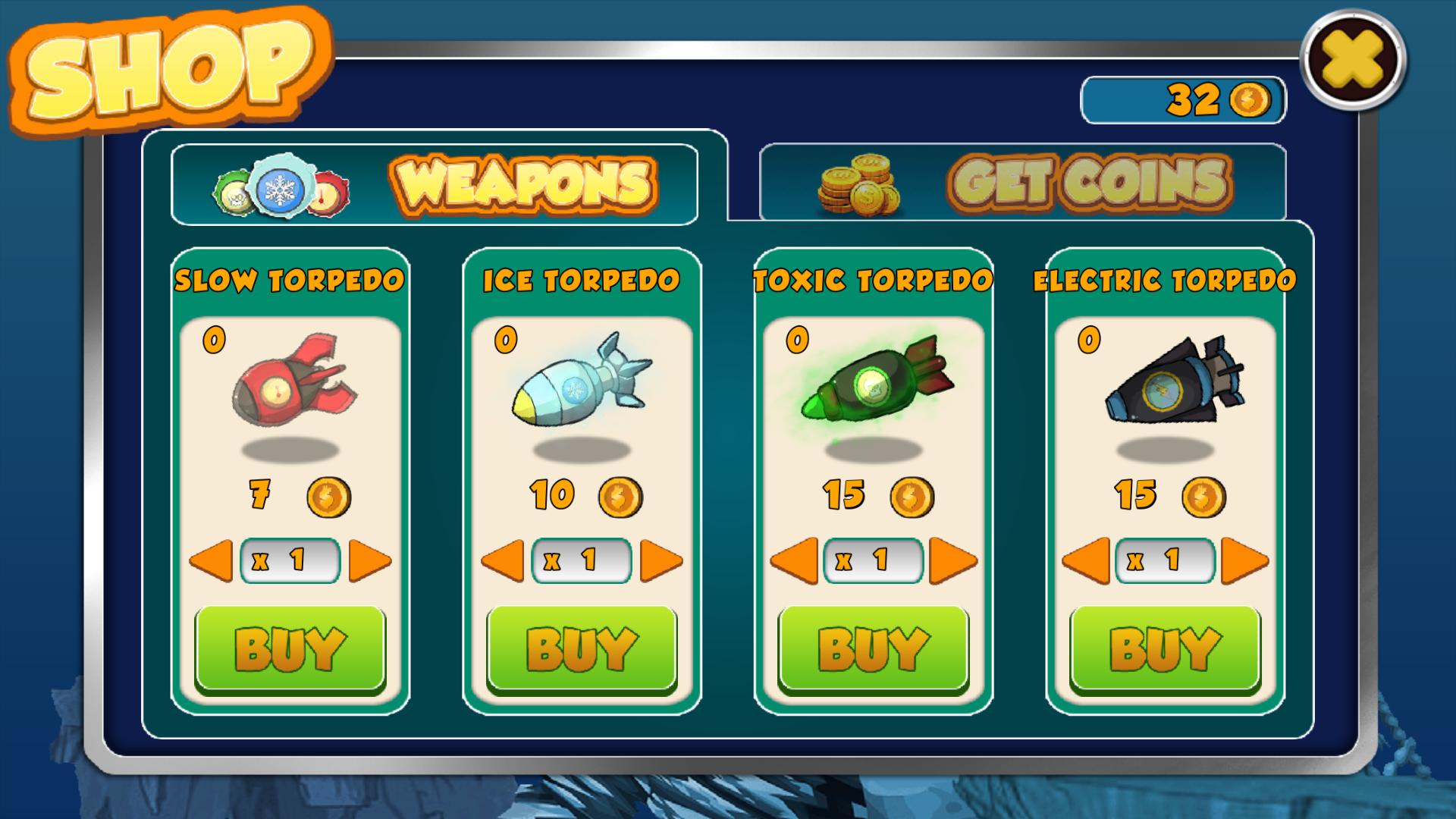The image size is (1456, 819).
Task: Increase Slow Torpedo quantity
Action: [x=369, y=561]
